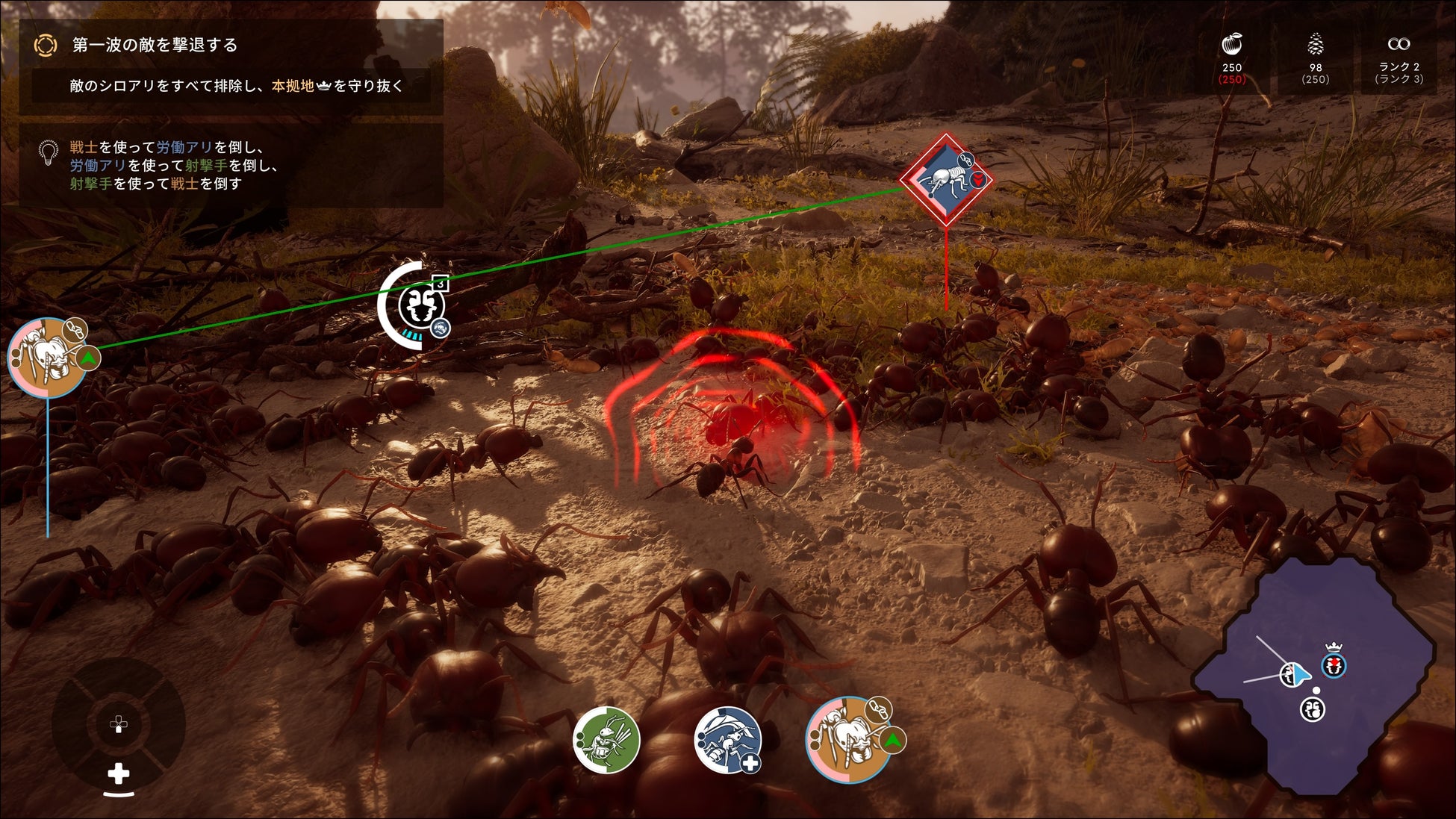Click the lightbulb combat hint panel

tap(231, 166)
